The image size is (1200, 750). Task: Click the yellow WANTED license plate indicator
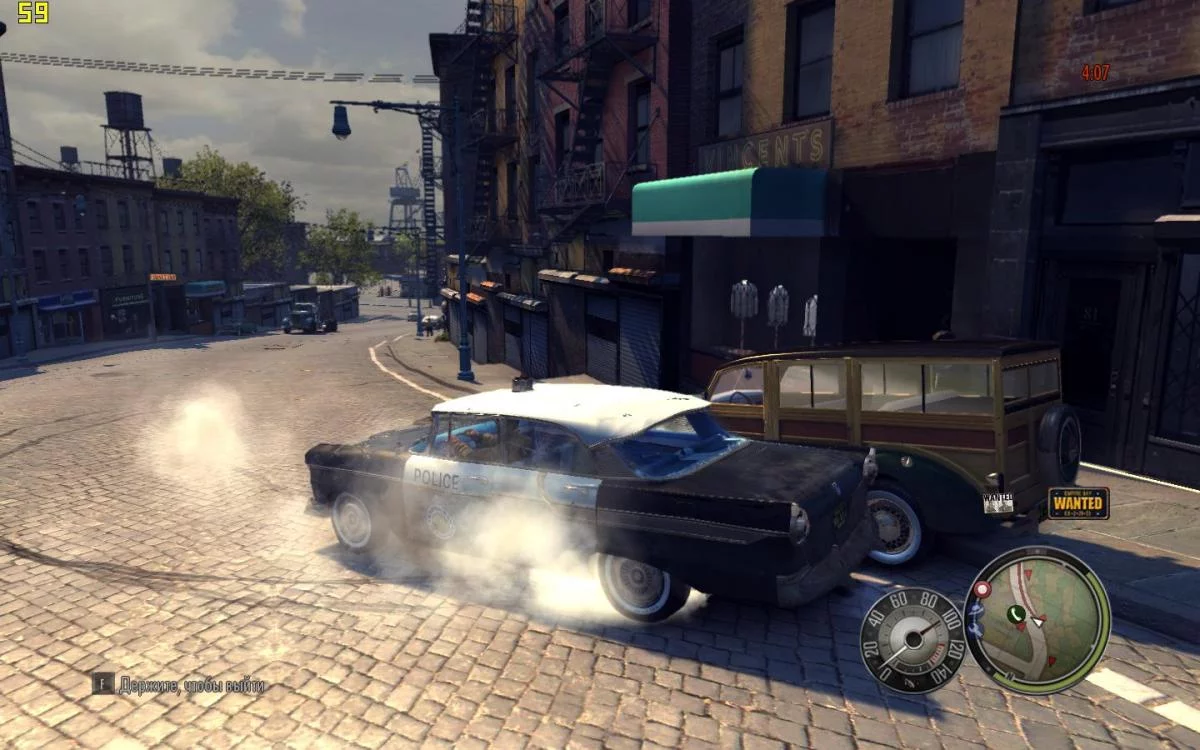click(1078, 503)
